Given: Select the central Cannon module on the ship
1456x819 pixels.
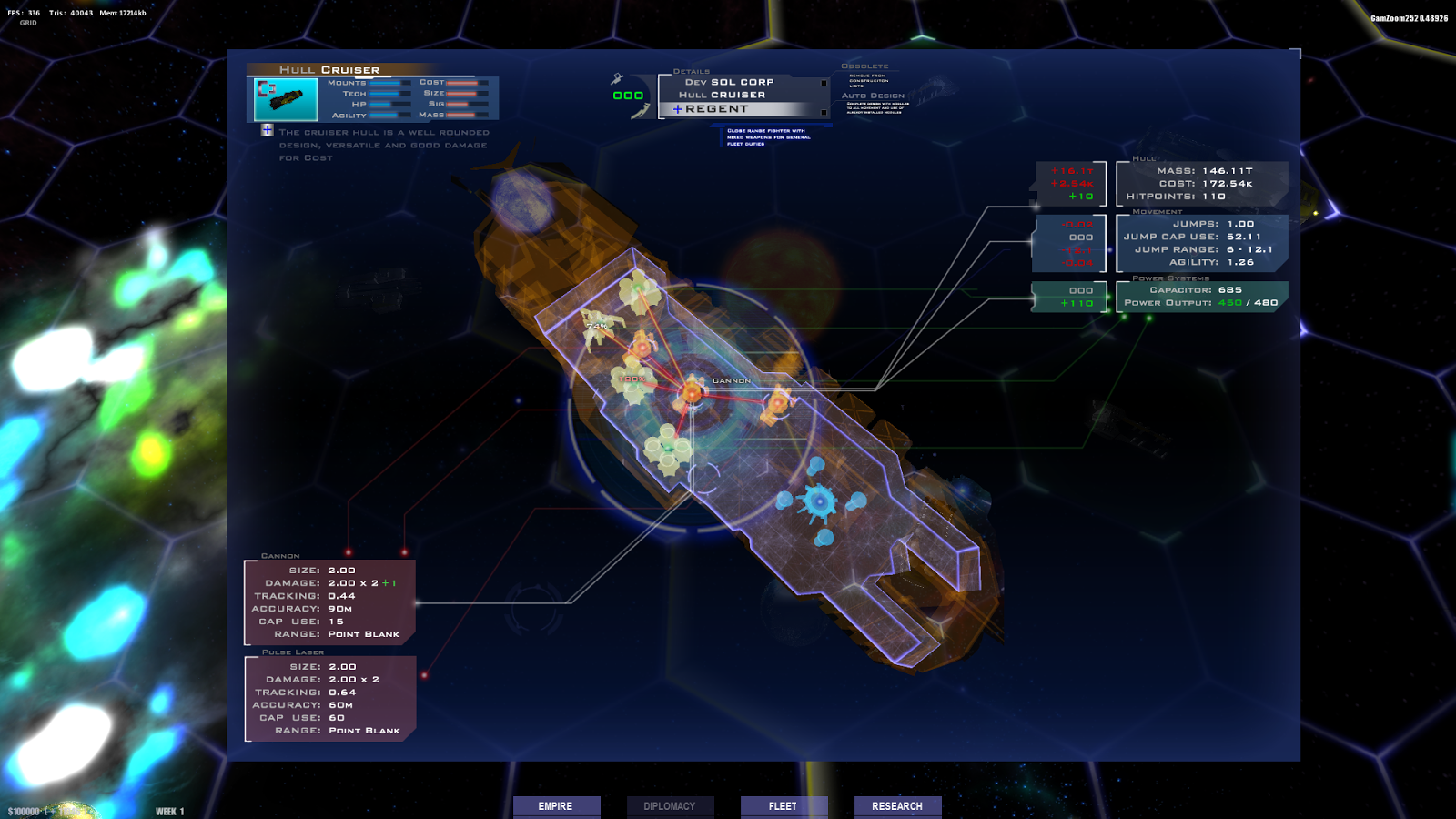Looking at the screenshot, I should coord(692,394).
